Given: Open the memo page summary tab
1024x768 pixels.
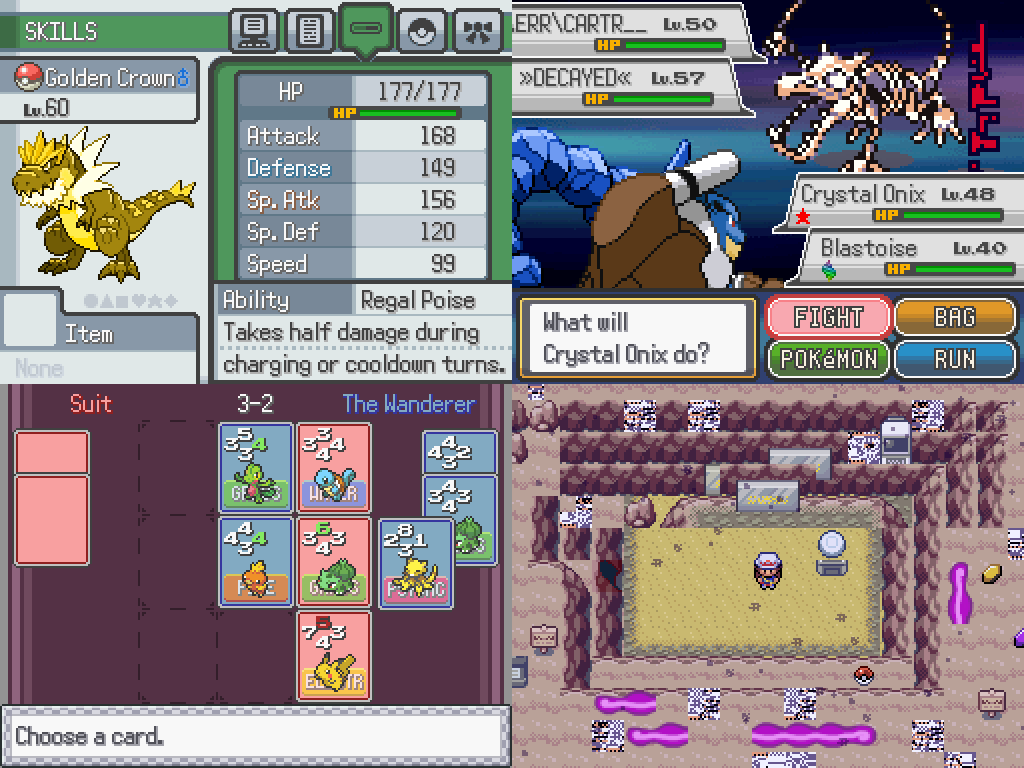Looking at the screenshot, I should 310,31.
